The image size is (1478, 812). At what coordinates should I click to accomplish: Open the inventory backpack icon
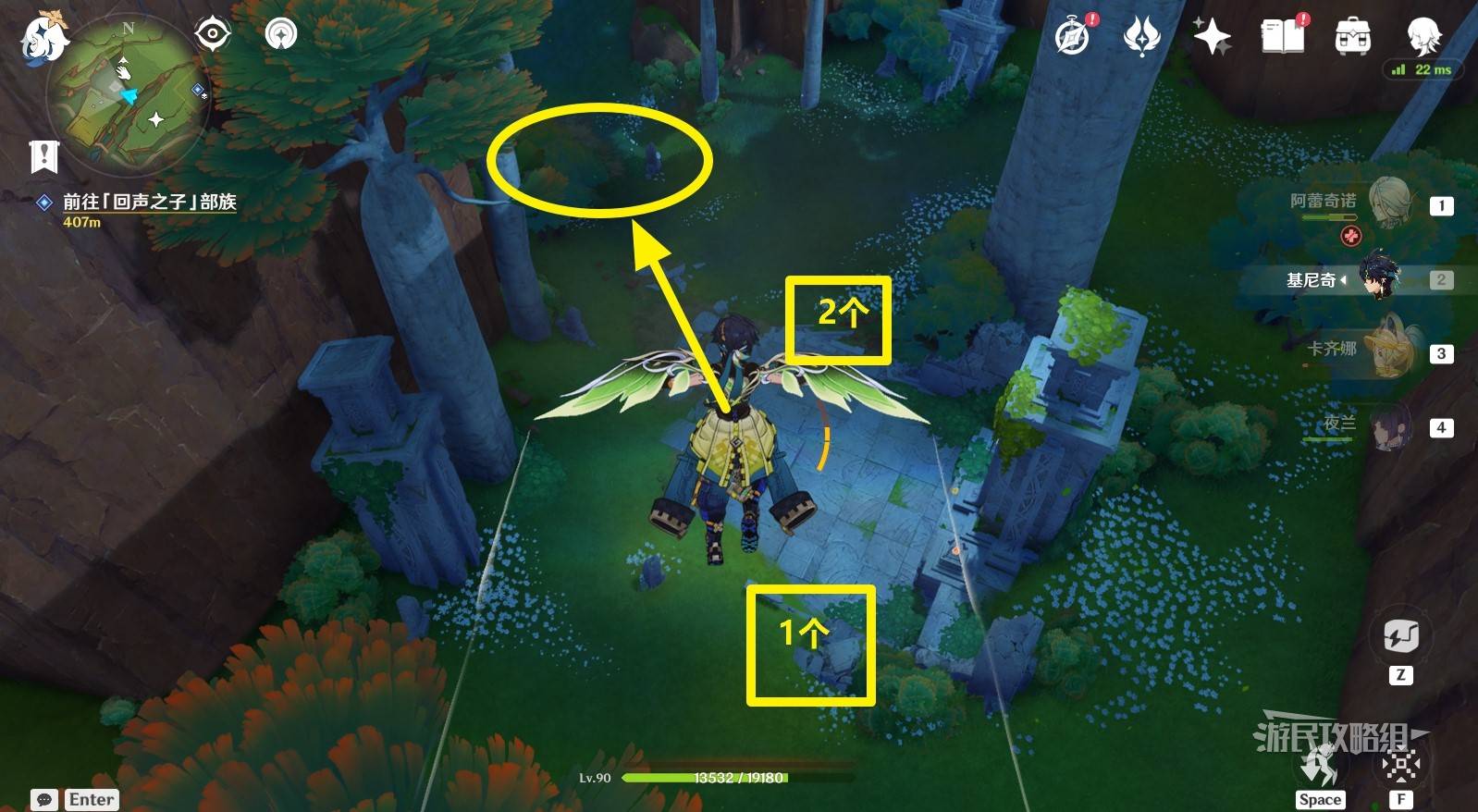[1352, 37]
